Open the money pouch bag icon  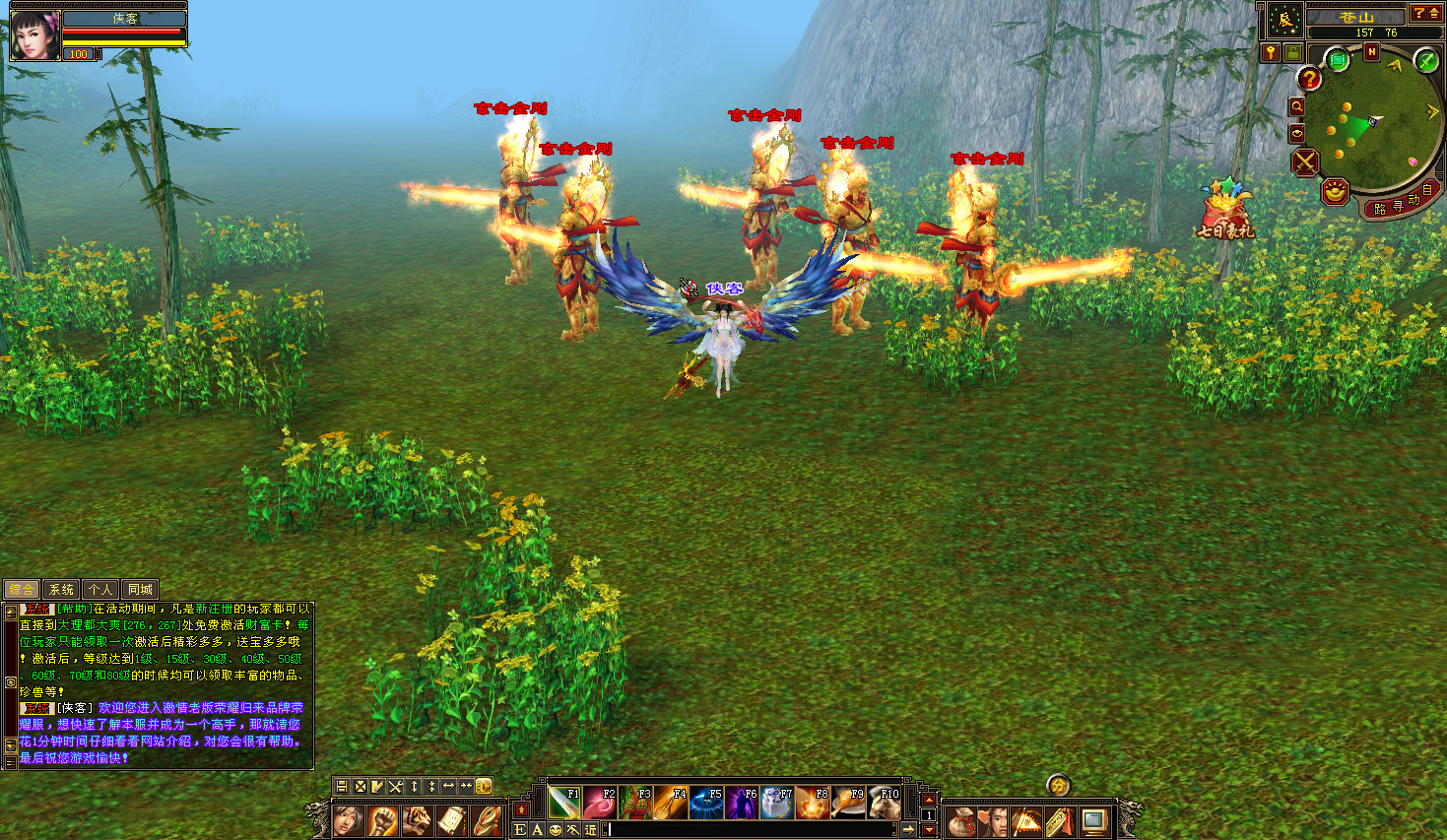point(962,821)
